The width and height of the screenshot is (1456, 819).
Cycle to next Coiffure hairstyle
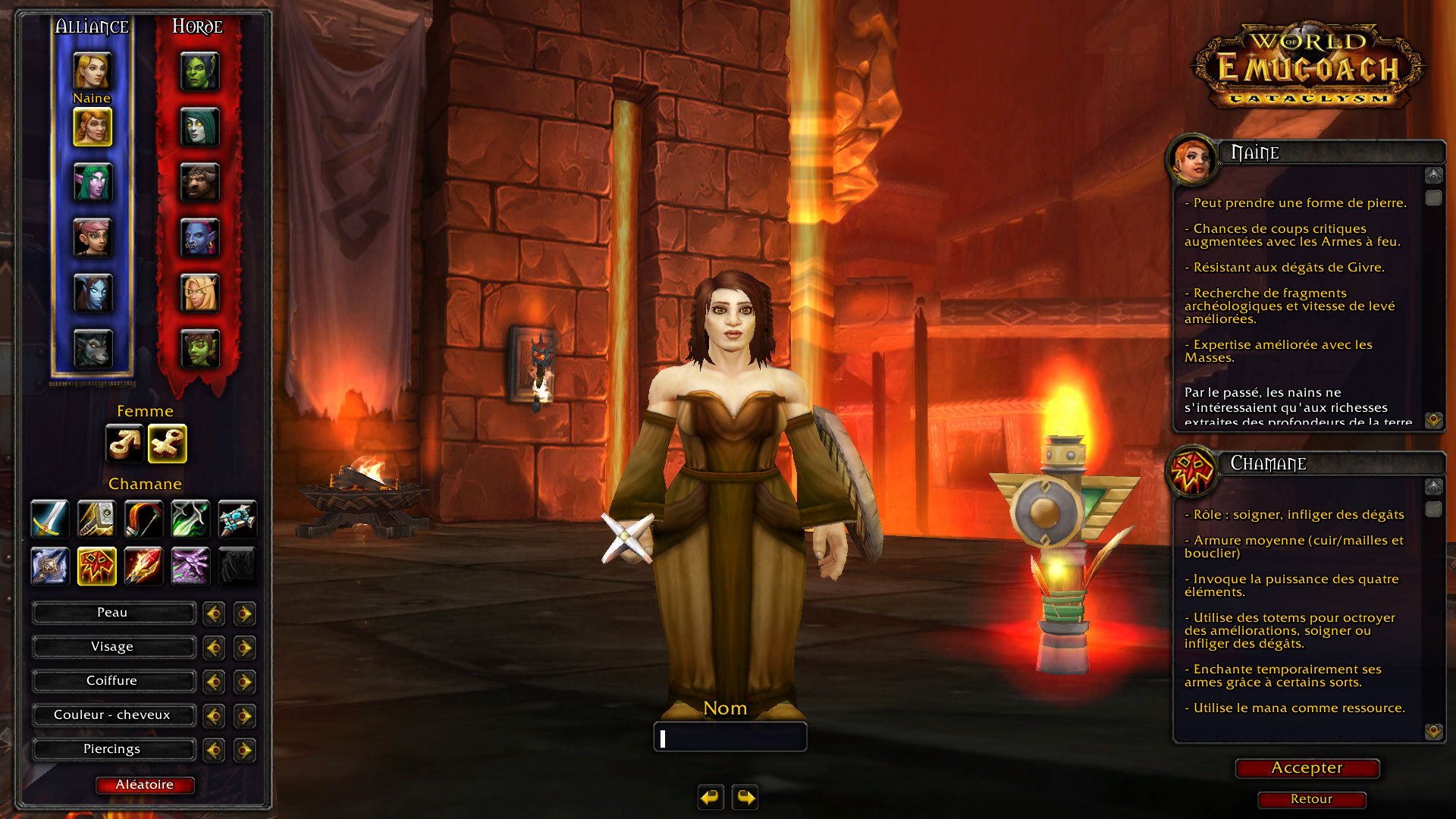(x=244, y=682)
